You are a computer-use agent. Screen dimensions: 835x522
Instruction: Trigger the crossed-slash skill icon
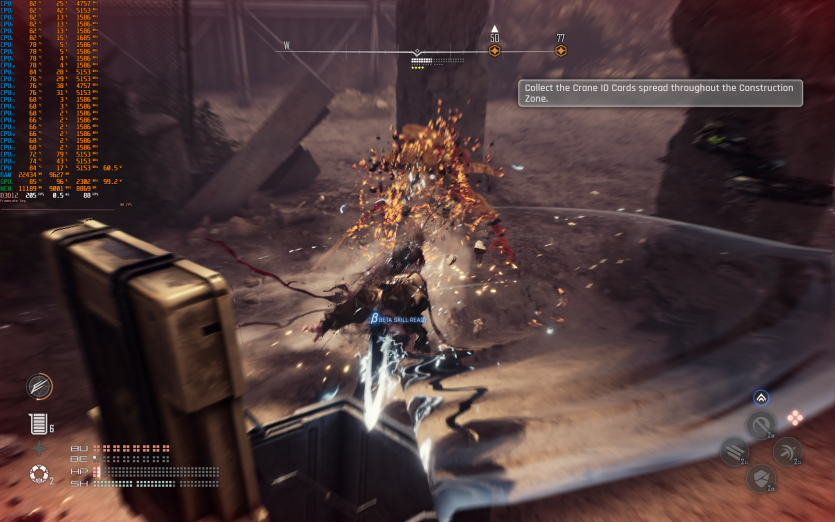(x=788, y=452)
